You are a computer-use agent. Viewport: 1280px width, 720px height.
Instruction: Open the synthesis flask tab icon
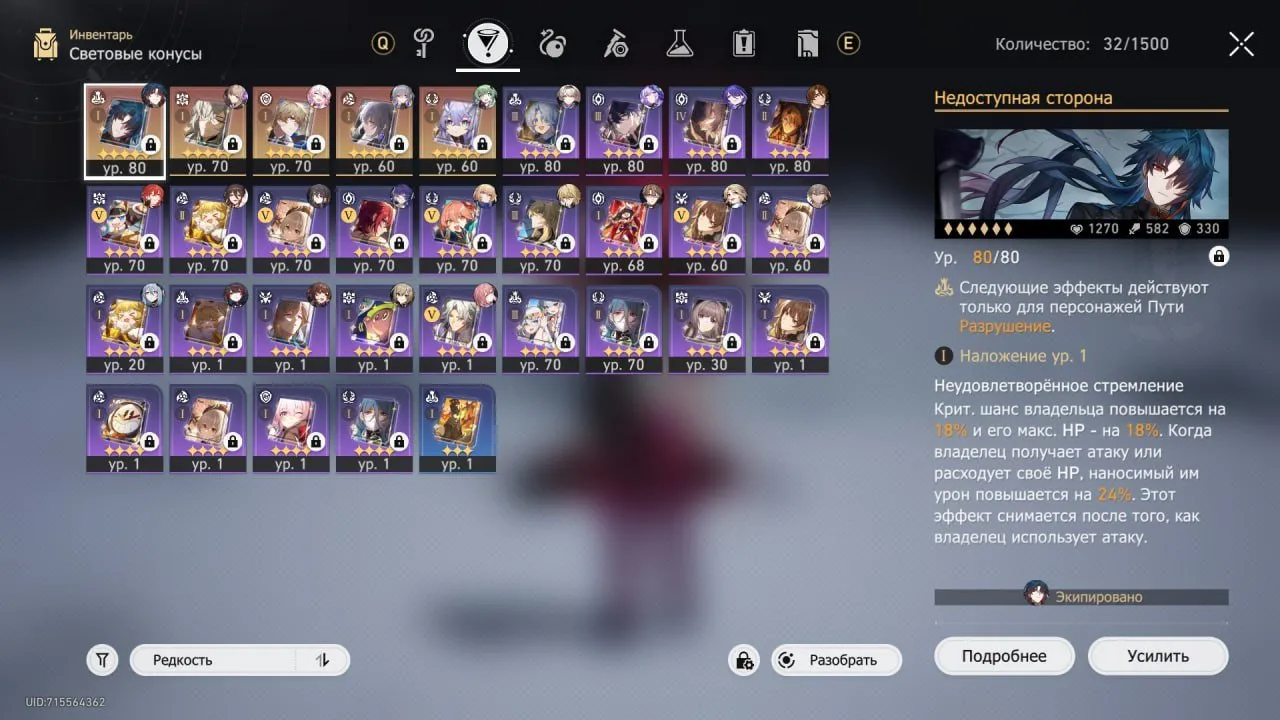(679, 43)
